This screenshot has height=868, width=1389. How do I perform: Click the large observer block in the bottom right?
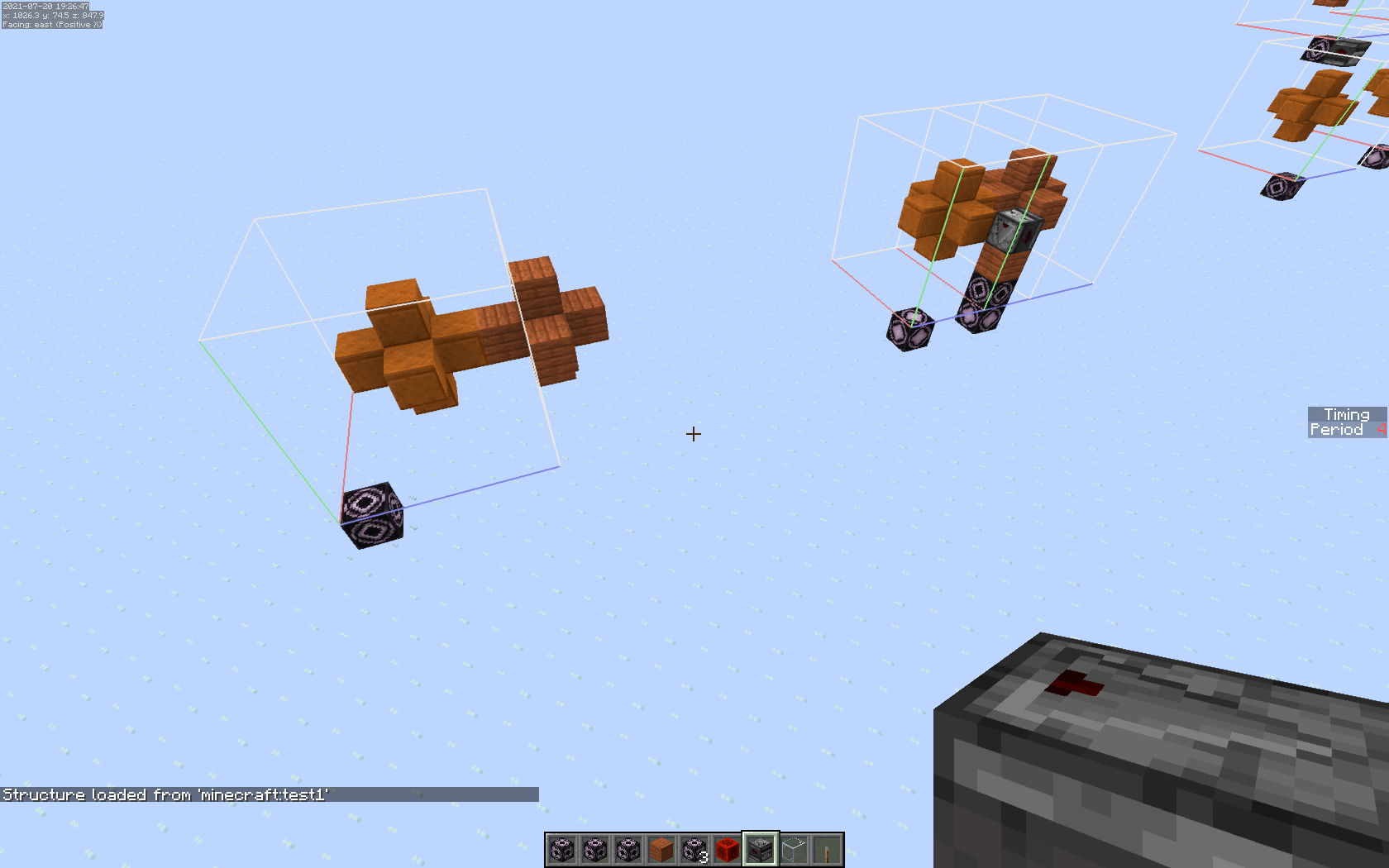pyautogui.click(x=1157, y=744)
